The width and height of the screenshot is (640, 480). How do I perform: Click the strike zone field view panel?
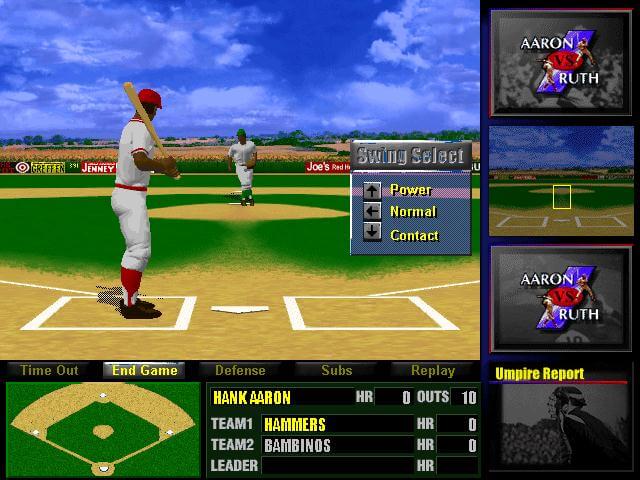coord(560,182)
